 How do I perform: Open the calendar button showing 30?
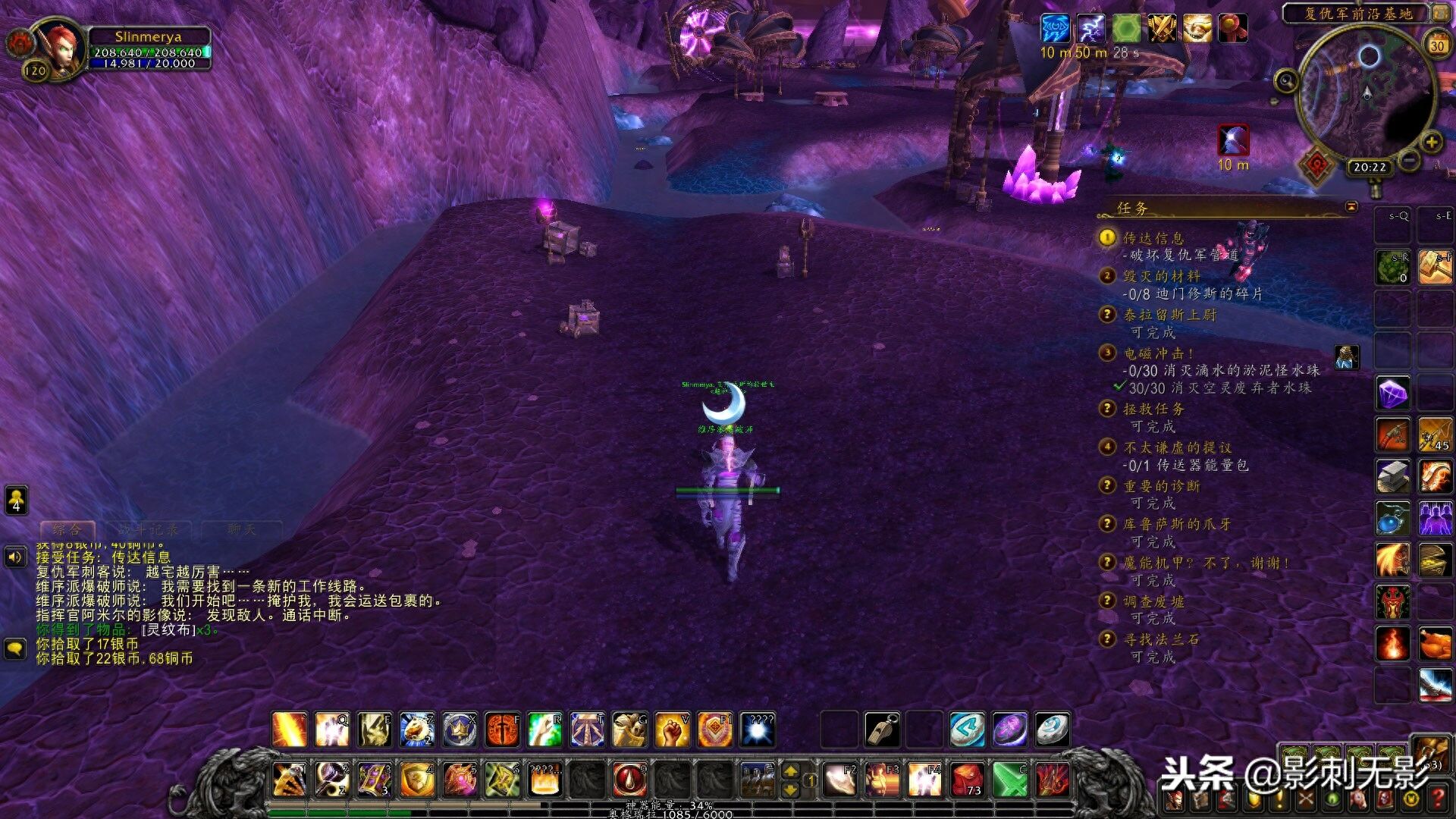click(1437, 45)
